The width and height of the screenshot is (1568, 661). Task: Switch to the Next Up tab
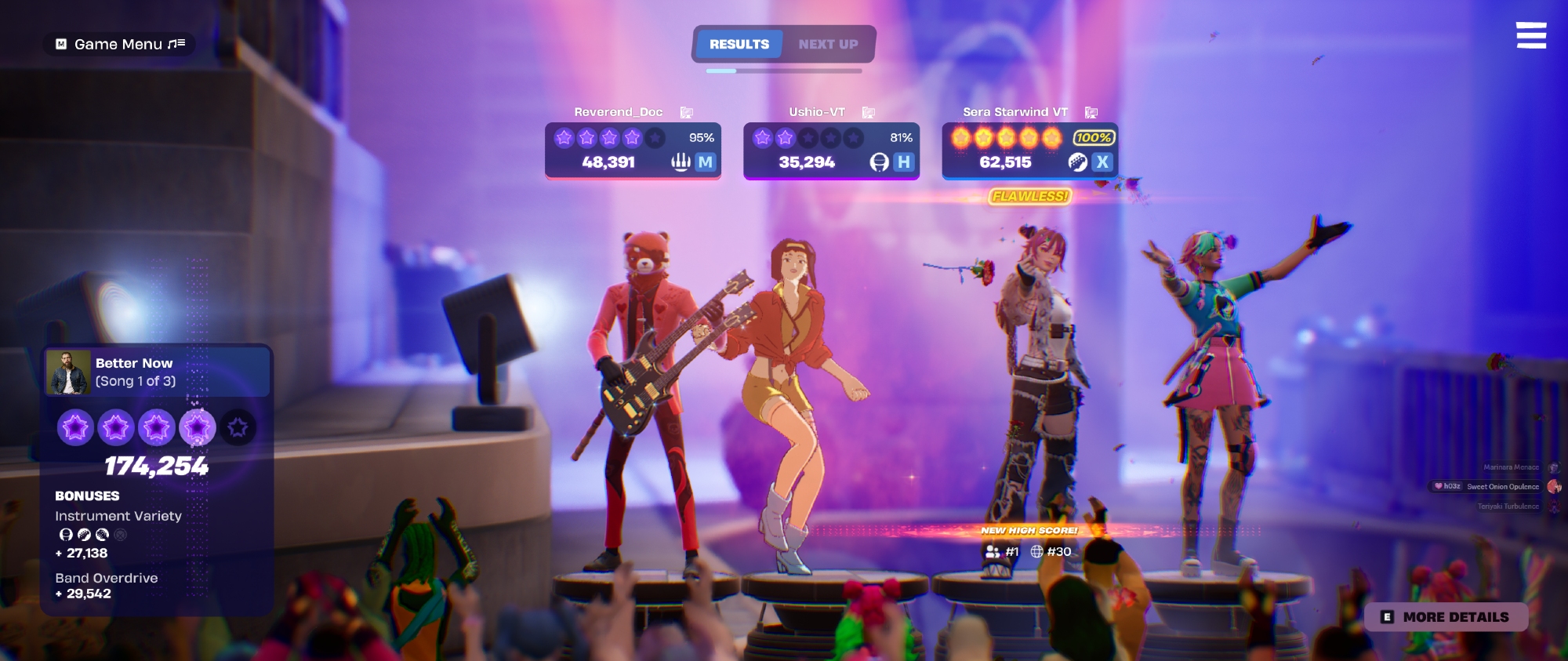pyautogui.click(x=828, y=45)
